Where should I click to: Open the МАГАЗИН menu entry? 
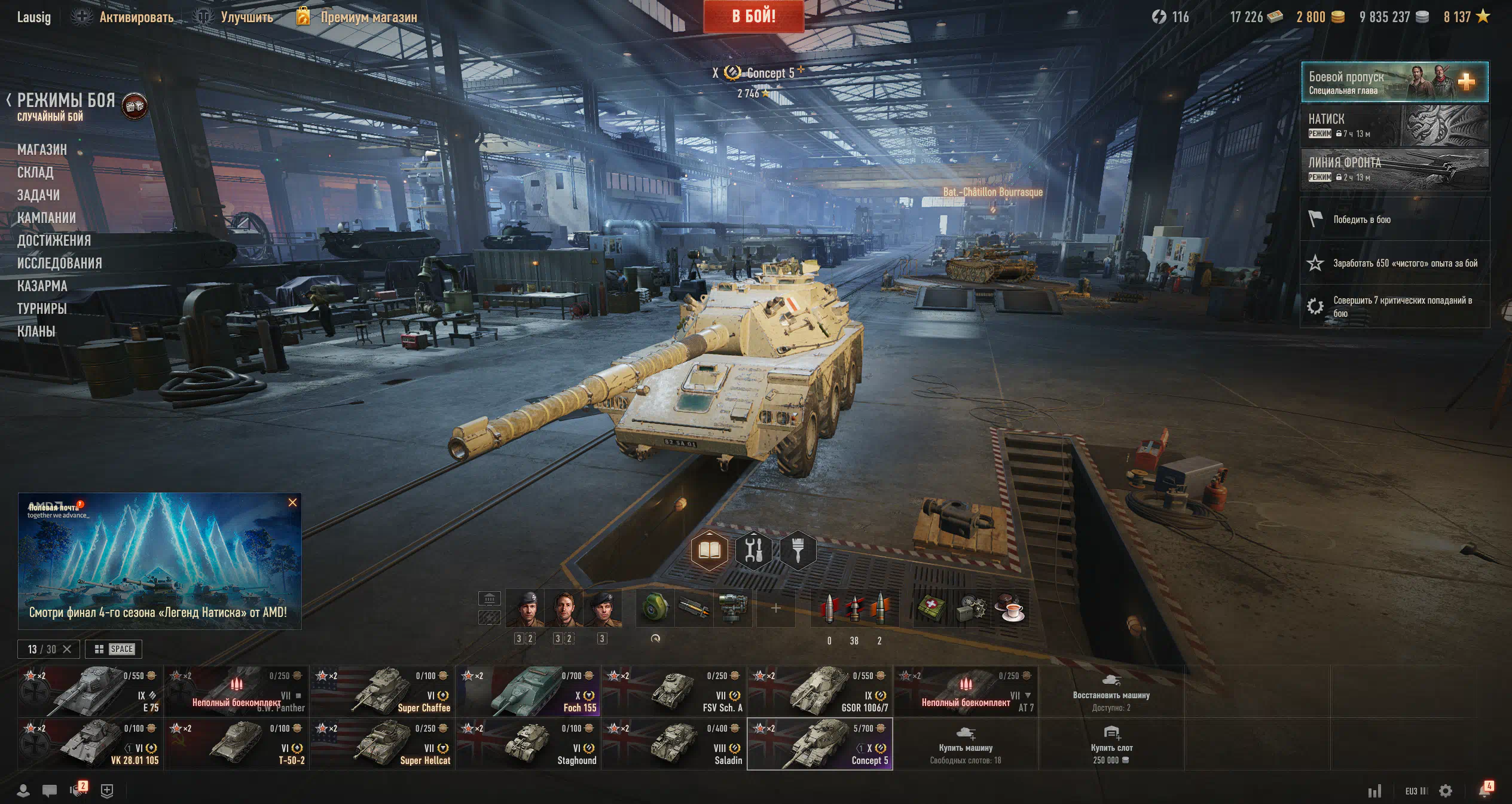click(x=42, y=149)
